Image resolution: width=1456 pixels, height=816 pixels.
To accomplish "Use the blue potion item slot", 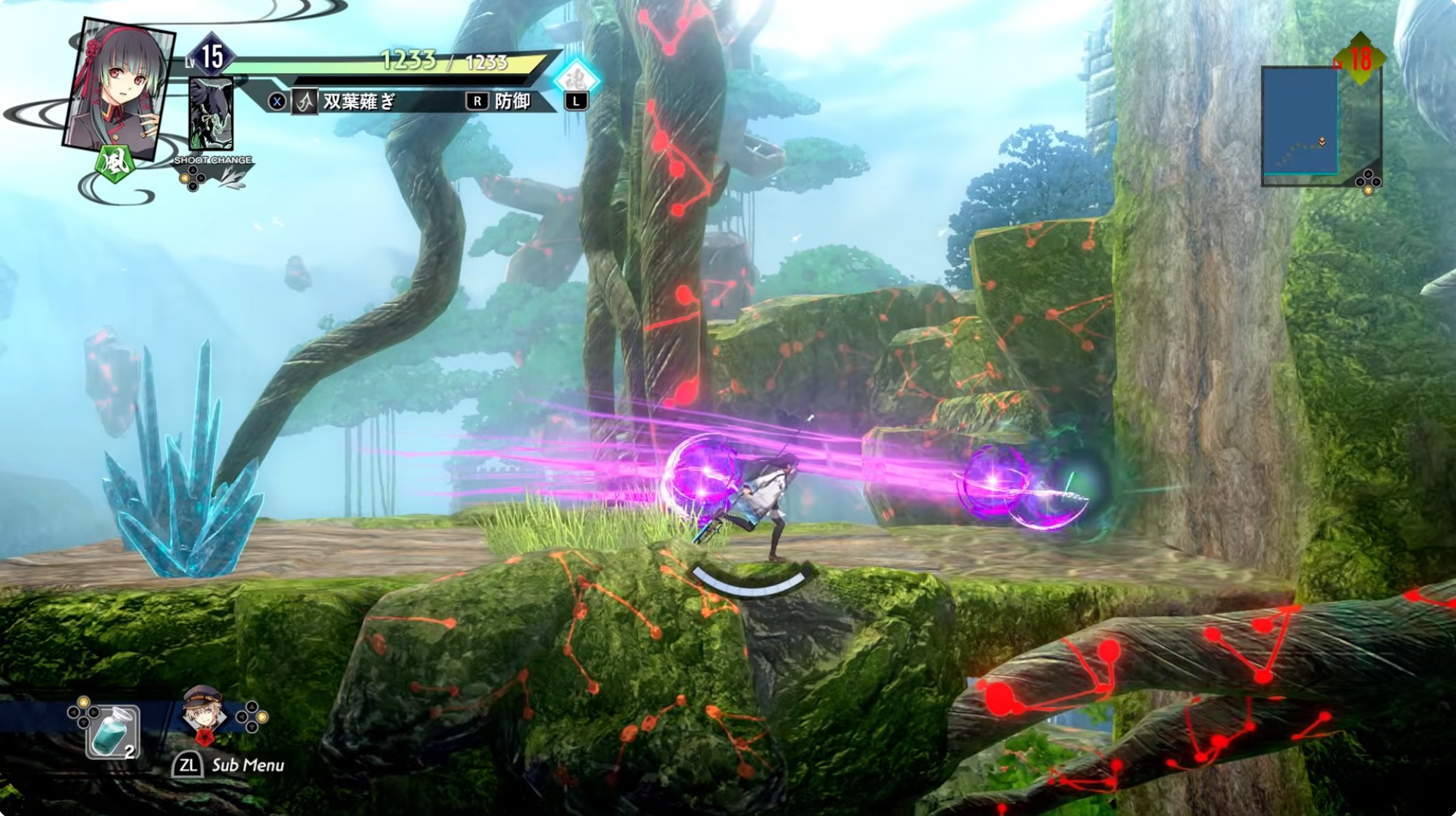I will click(113, 731).
